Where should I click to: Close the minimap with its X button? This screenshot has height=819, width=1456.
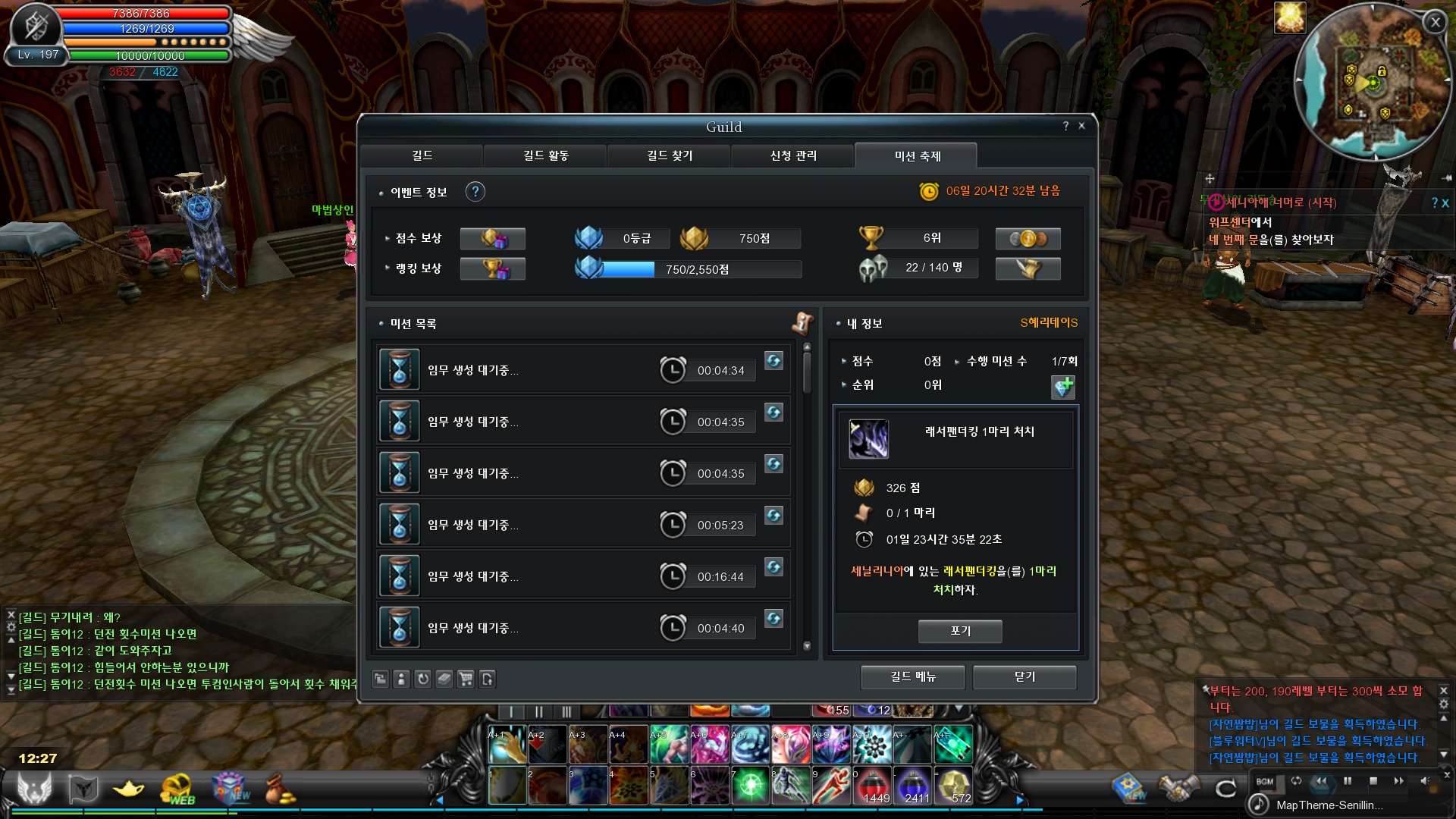tap(1435, 23)
